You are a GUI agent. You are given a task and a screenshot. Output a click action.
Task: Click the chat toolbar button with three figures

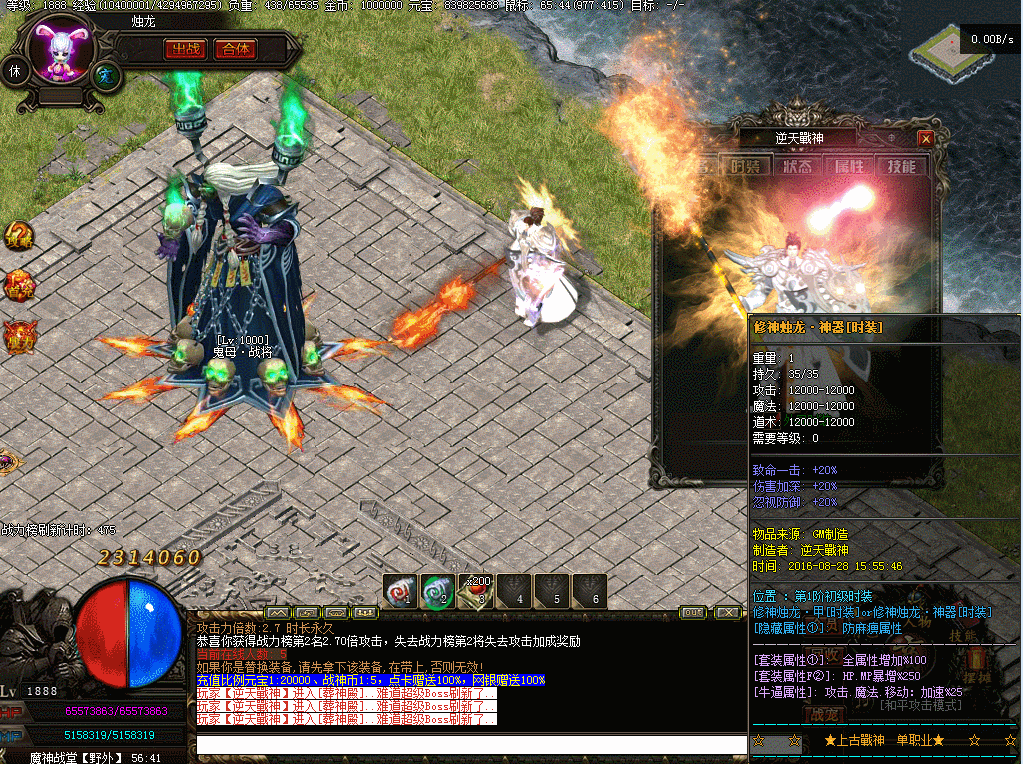pyautogui.click(x=366, y=612)
